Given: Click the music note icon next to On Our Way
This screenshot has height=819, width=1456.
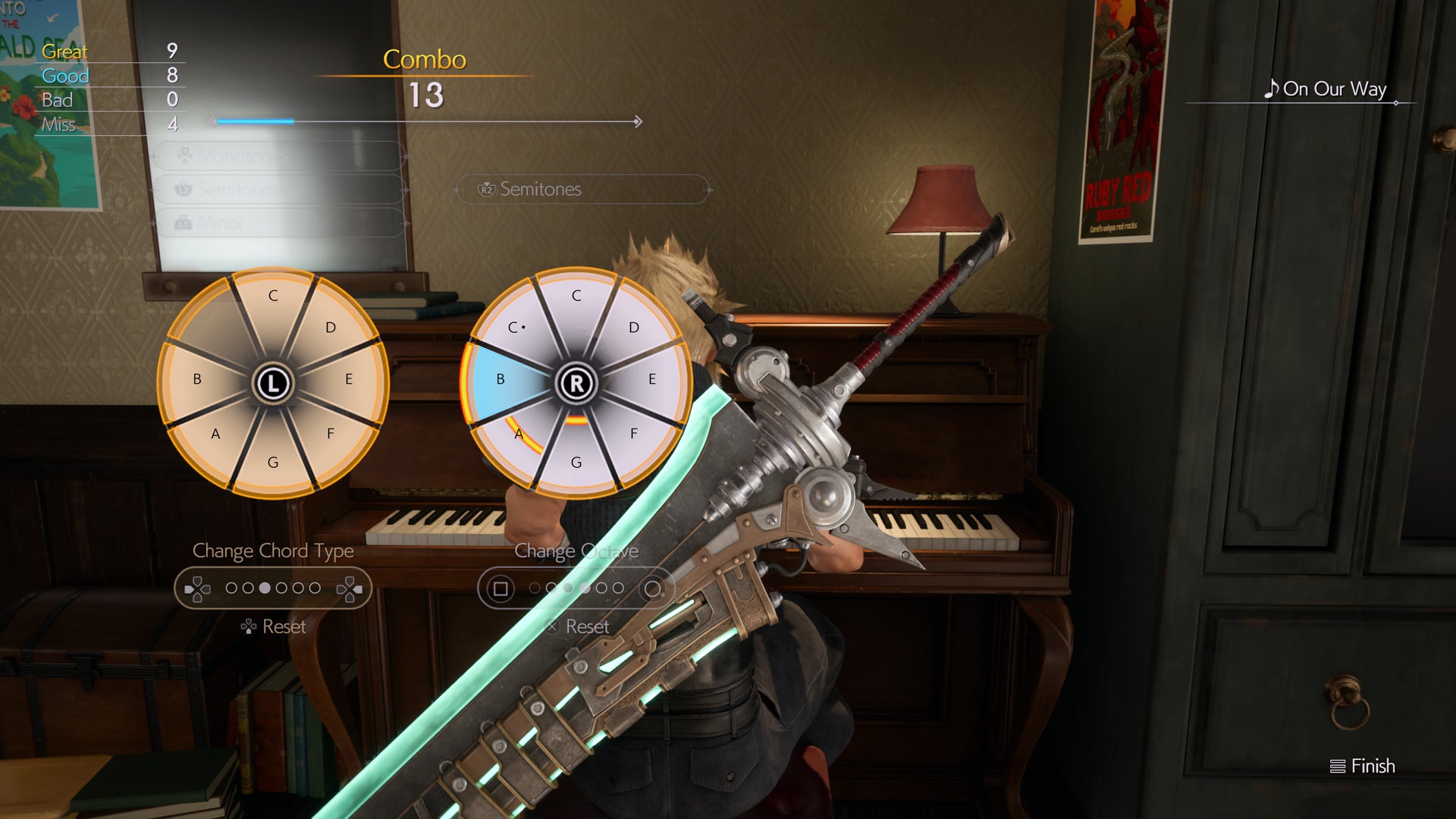Looking at the screenshot, I should click(1271, 89).
